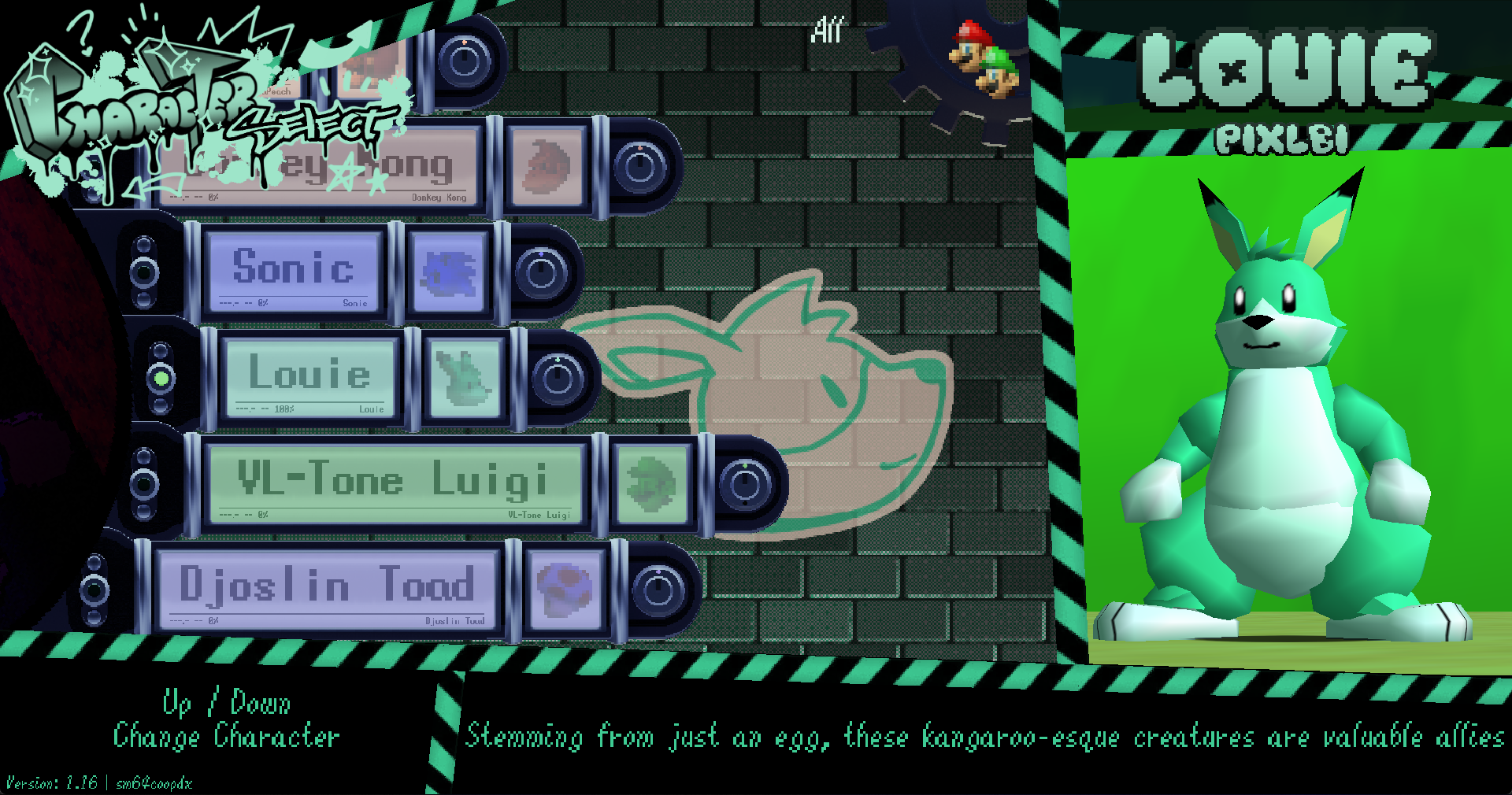The image size is (1512, 795).
Task: Select VL-Tone Luigi's green head portrait
Action: (651, 483)
